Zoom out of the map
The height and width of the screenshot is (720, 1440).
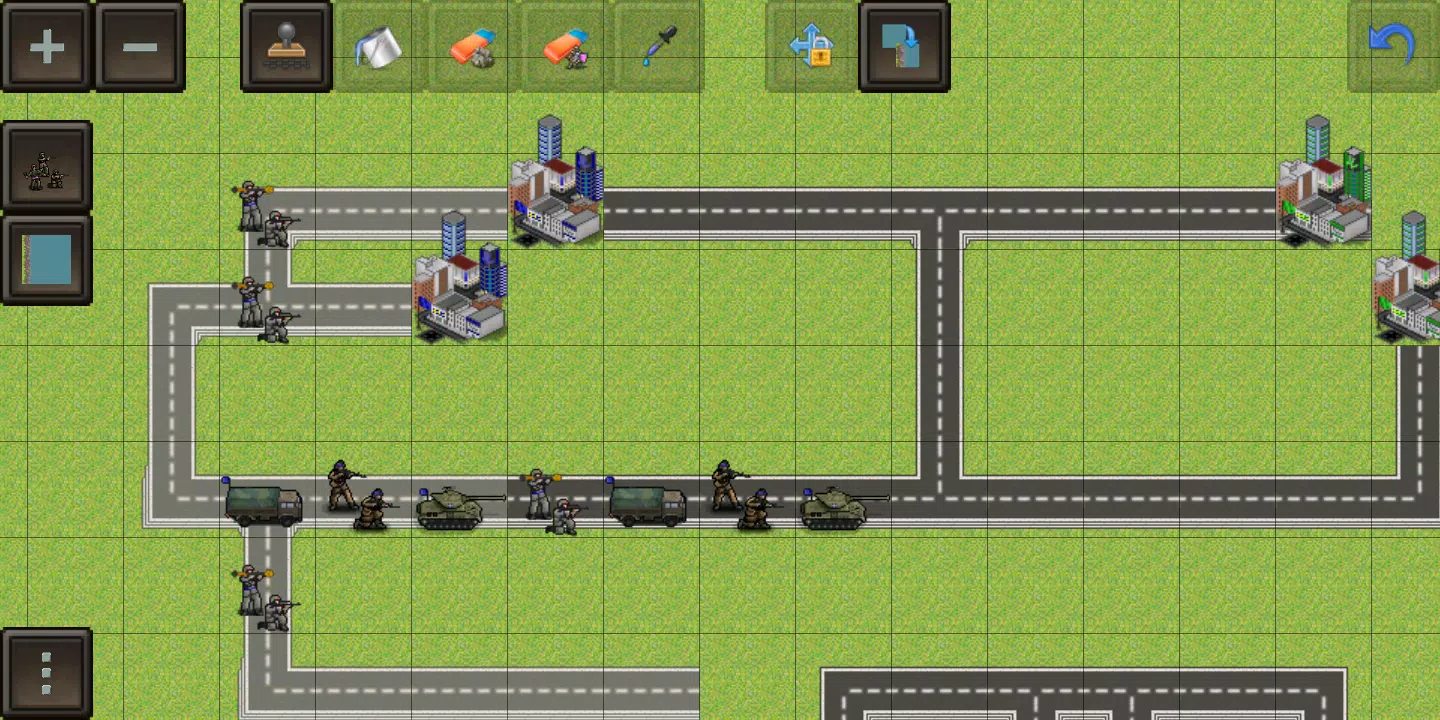140,45
